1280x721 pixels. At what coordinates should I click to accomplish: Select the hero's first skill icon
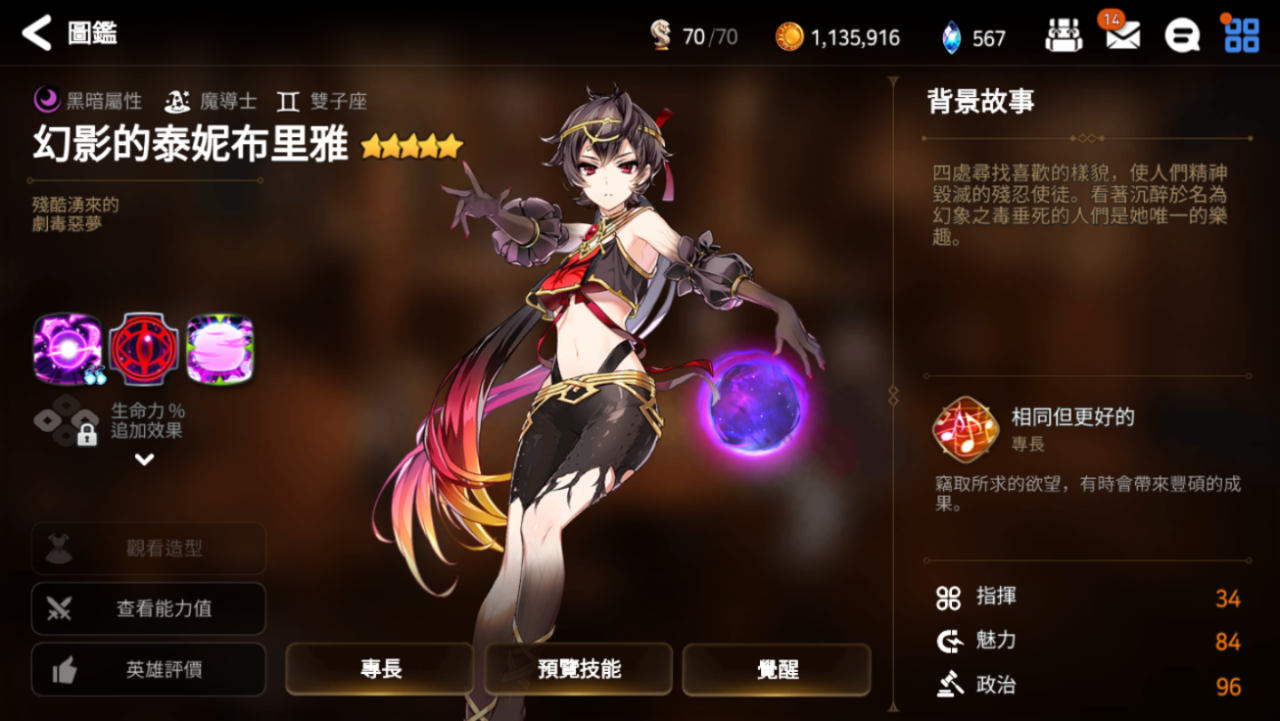point(66,348)
